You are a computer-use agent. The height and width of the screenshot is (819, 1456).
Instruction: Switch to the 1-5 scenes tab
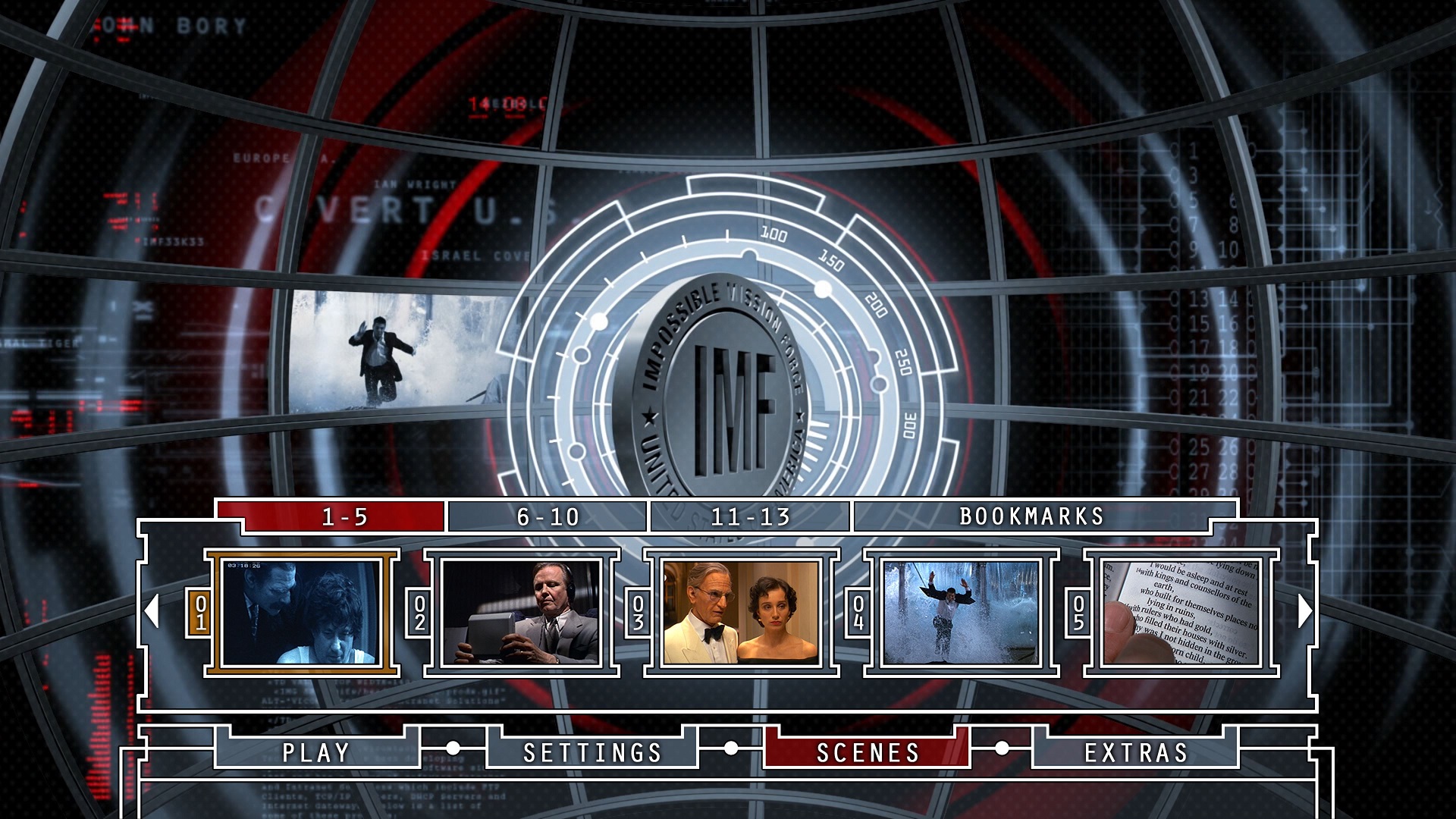344,516
